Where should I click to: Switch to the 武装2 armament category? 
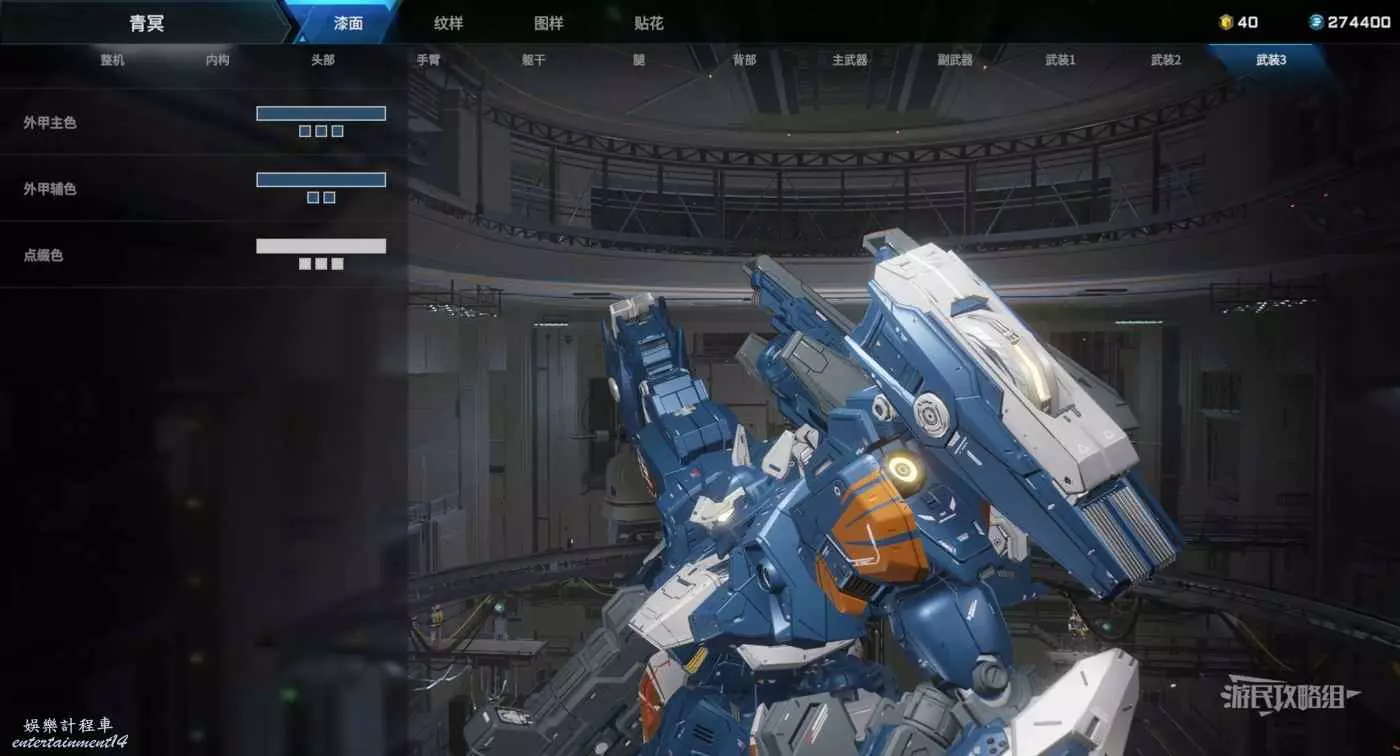click(1166, 60)
